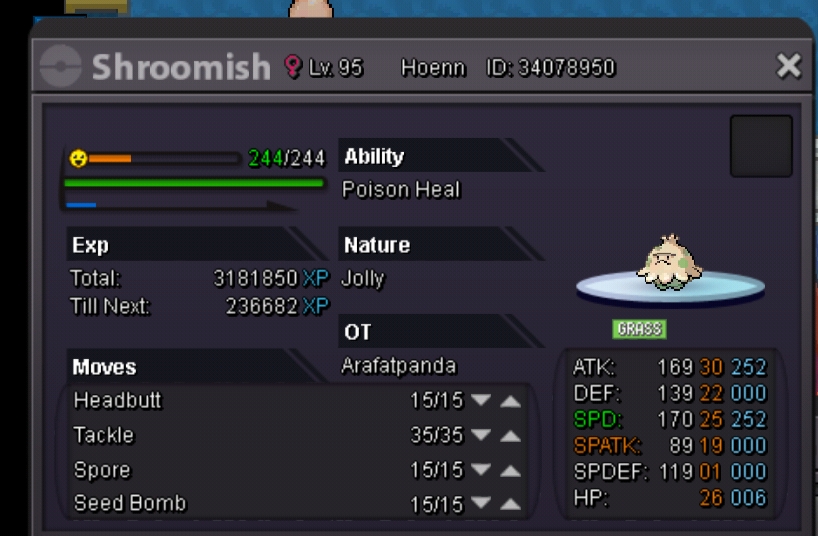818x536 pixels.
Task: Move Seed Bomb up arrow
Action: (510, 505)
